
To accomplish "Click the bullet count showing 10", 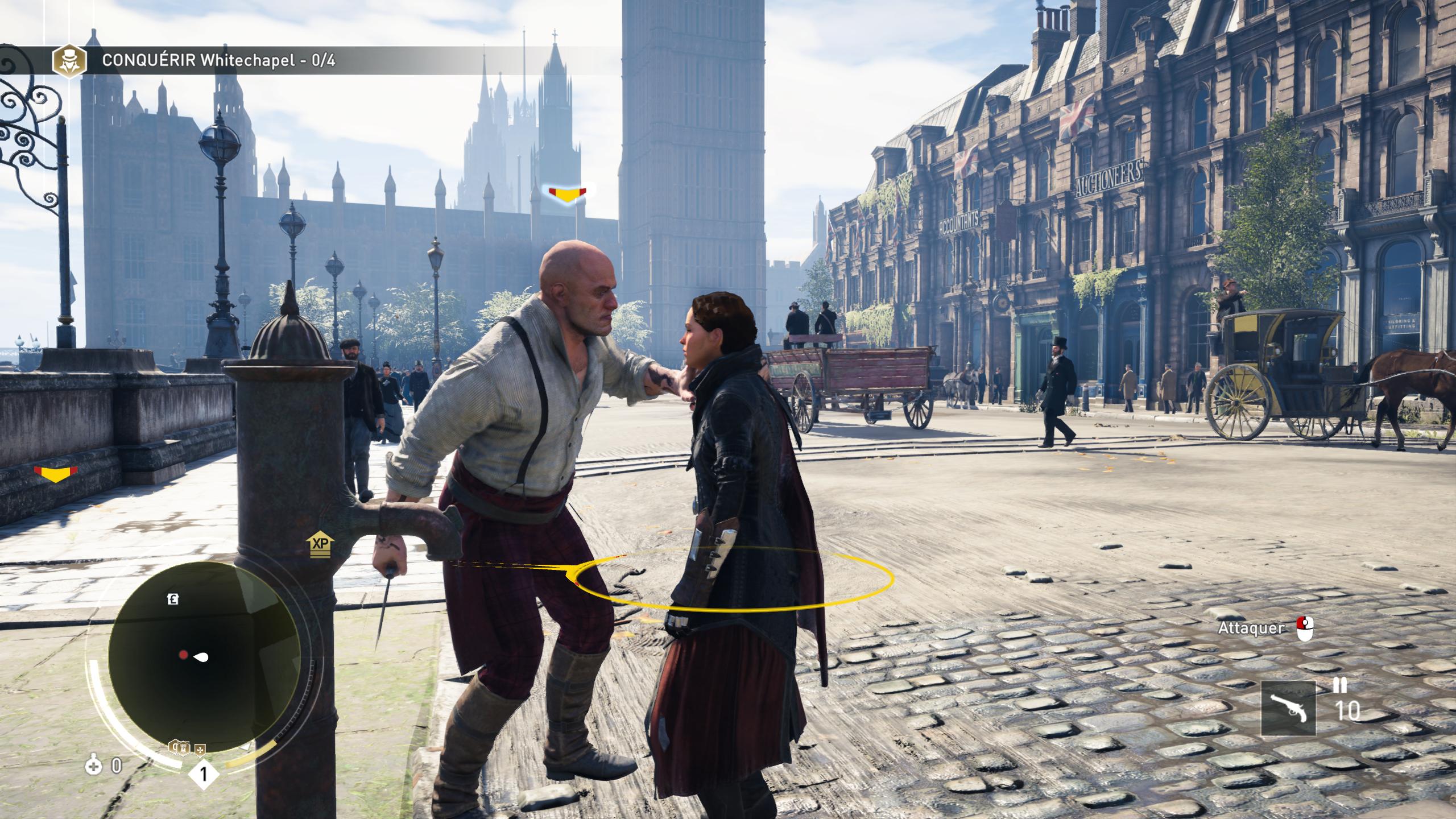I will click(1347, 711).
